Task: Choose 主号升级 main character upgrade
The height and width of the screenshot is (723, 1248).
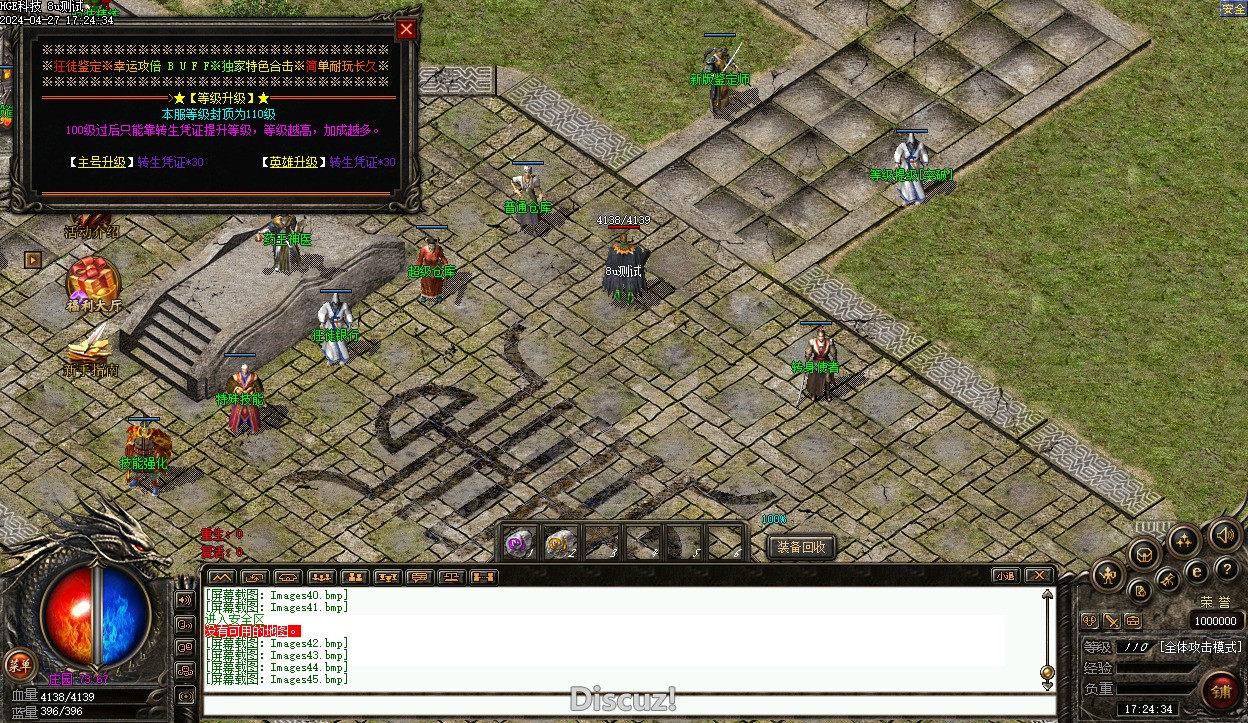Action: (100, 162)
